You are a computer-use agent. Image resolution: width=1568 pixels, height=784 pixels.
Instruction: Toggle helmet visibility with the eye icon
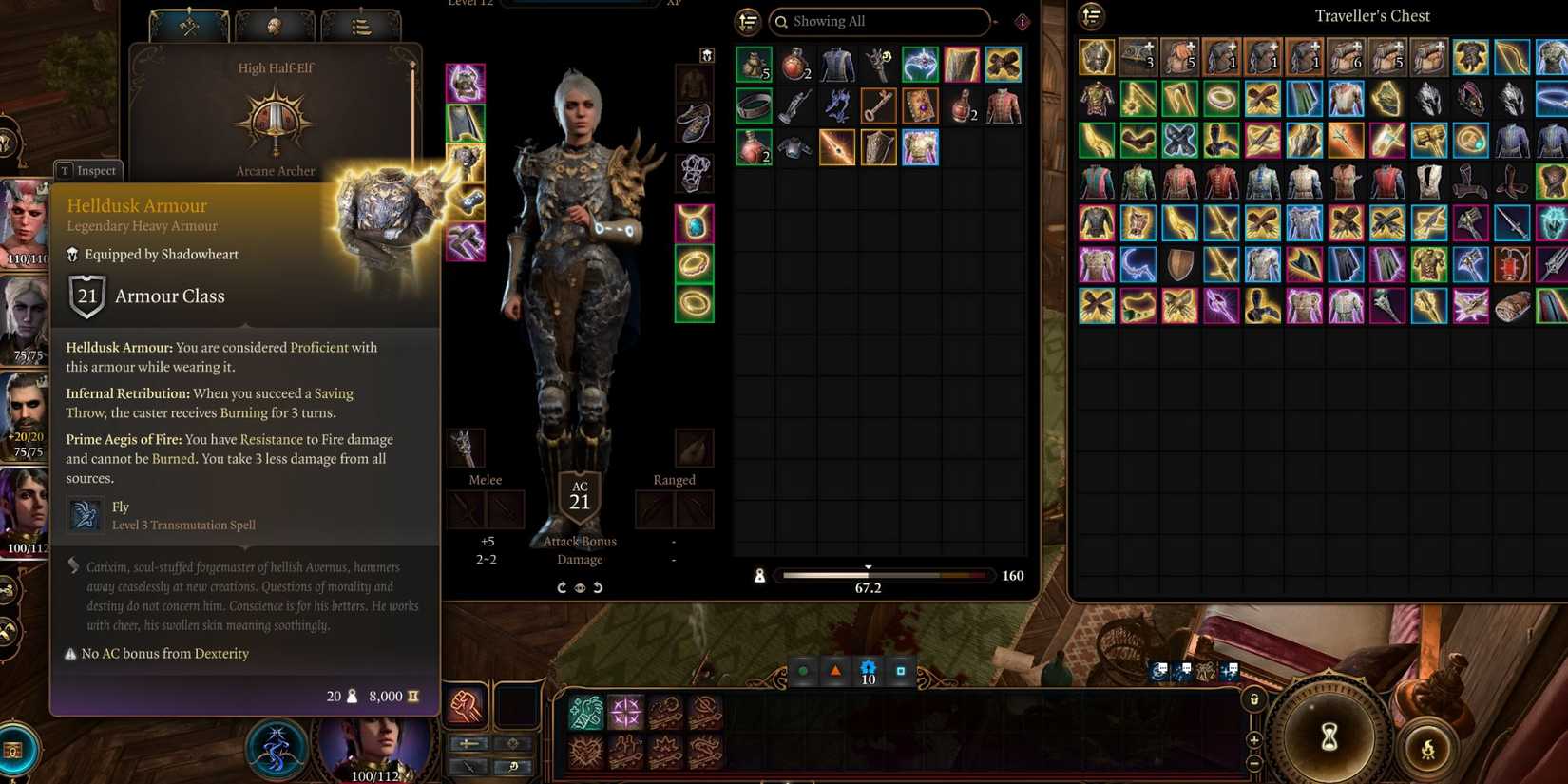581,587
